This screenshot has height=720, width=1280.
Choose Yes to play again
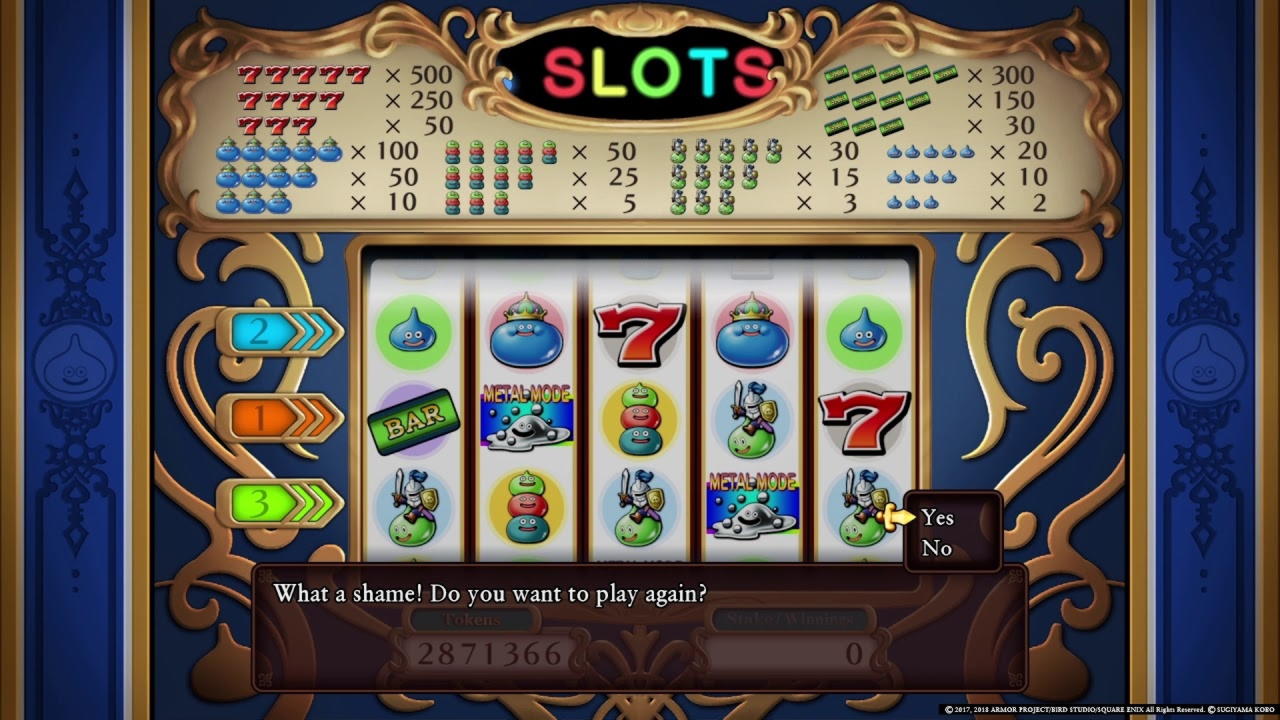(x=937, y=517)
